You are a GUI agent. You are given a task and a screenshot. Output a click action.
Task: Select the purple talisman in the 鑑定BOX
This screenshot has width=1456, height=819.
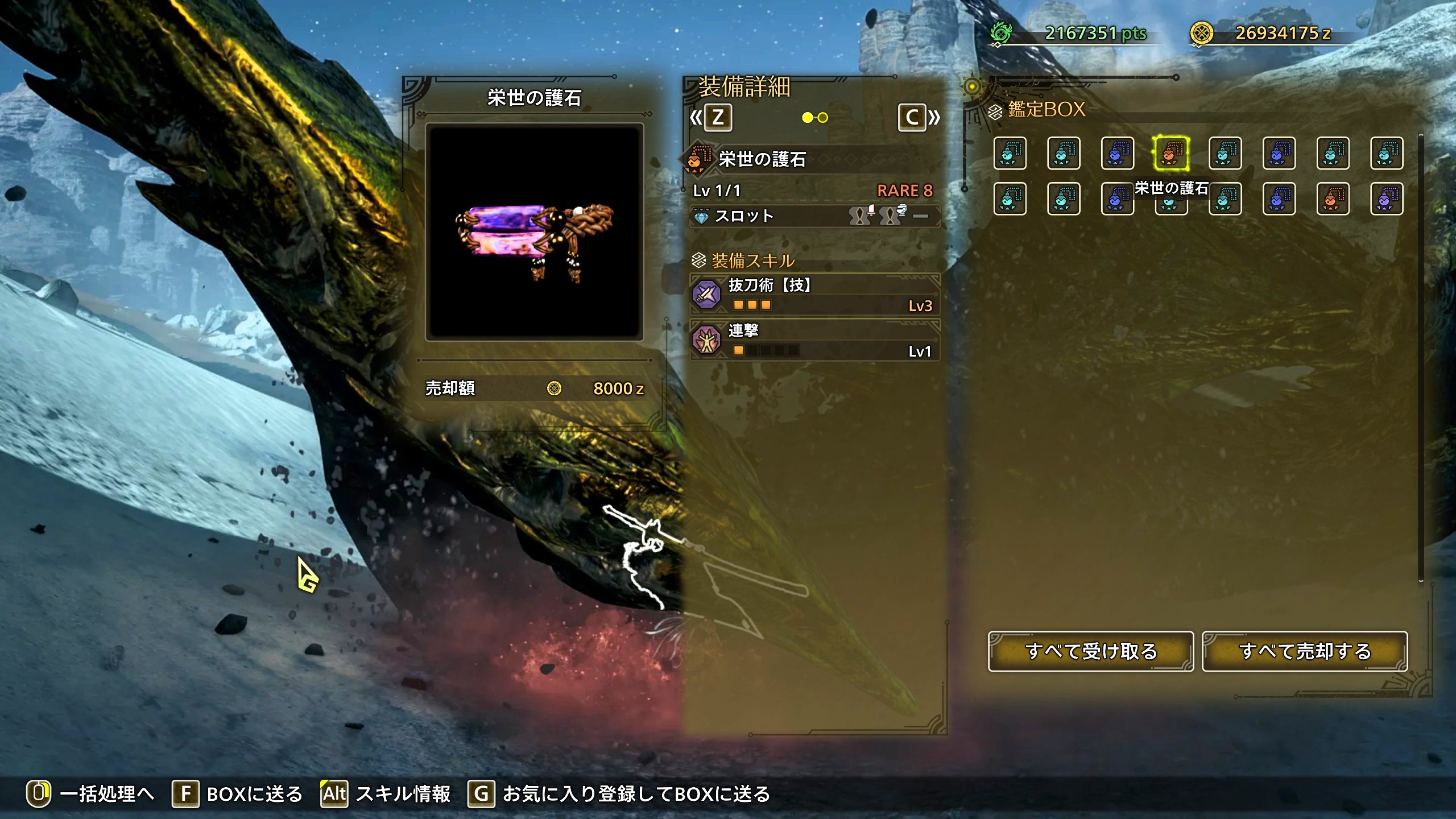(1386, 199)
